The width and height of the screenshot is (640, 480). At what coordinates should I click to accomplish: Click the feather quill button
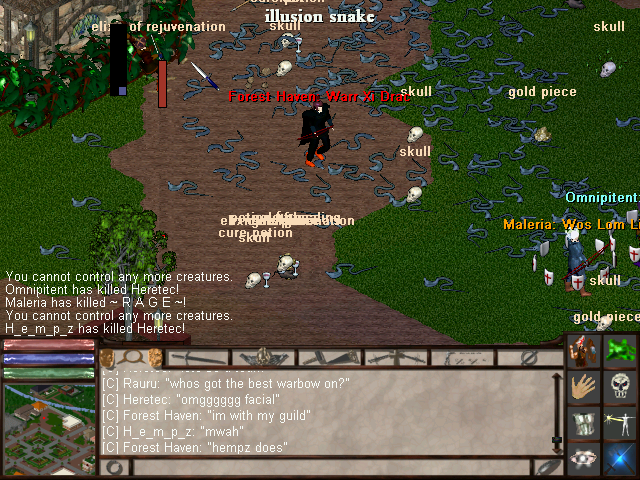pyautogui.click(x=548, y=467)
